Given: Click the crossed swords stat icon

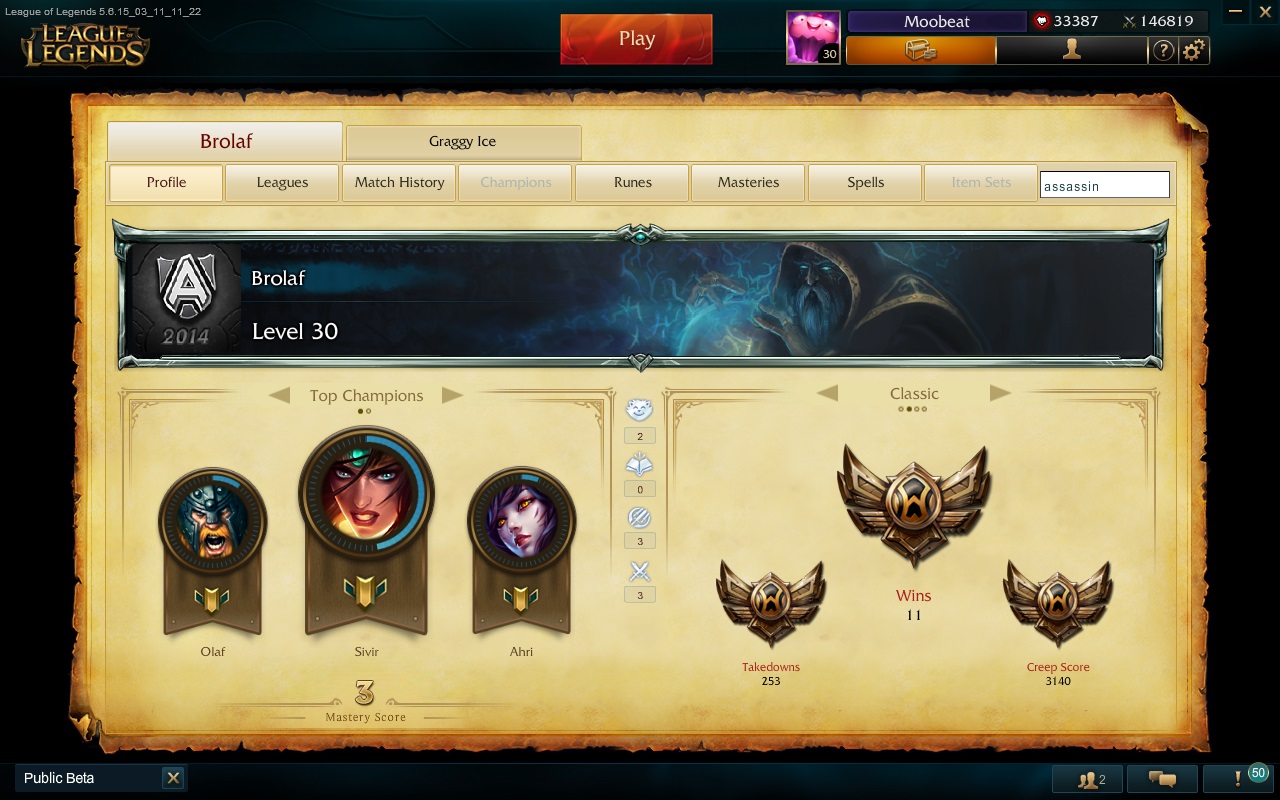Looking at the screenshot, I should tap(639, 571).
